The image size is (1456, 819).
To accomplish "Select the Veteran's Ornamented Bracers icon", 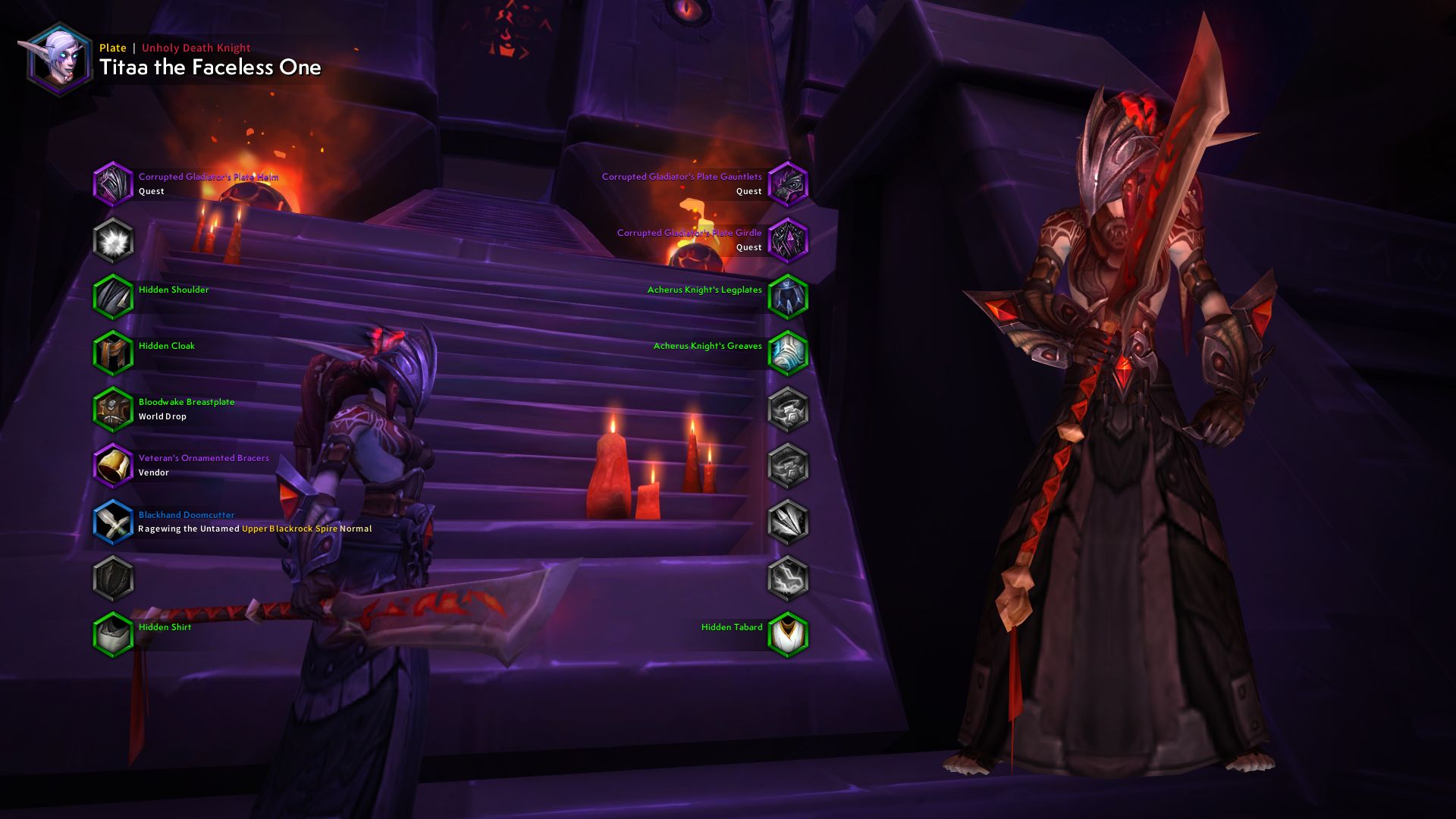I will 112,465.
